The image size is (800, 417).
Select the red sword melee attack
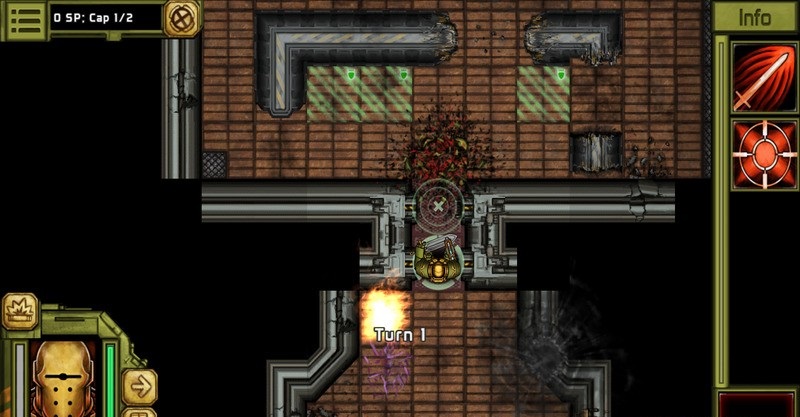[755, 77]
